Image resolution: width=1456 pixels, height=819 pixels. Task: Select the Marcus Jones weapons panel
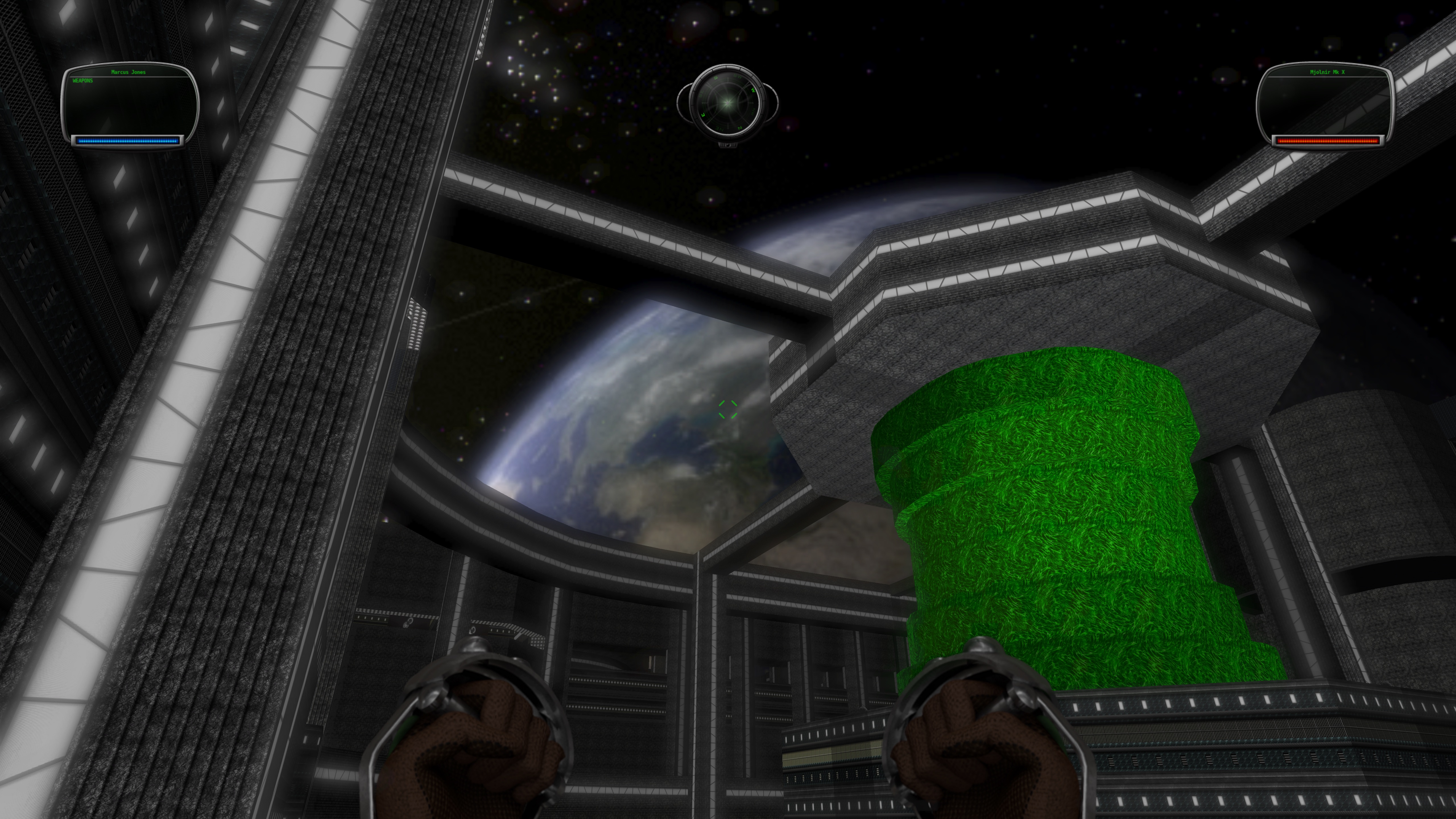pos(129,105)
